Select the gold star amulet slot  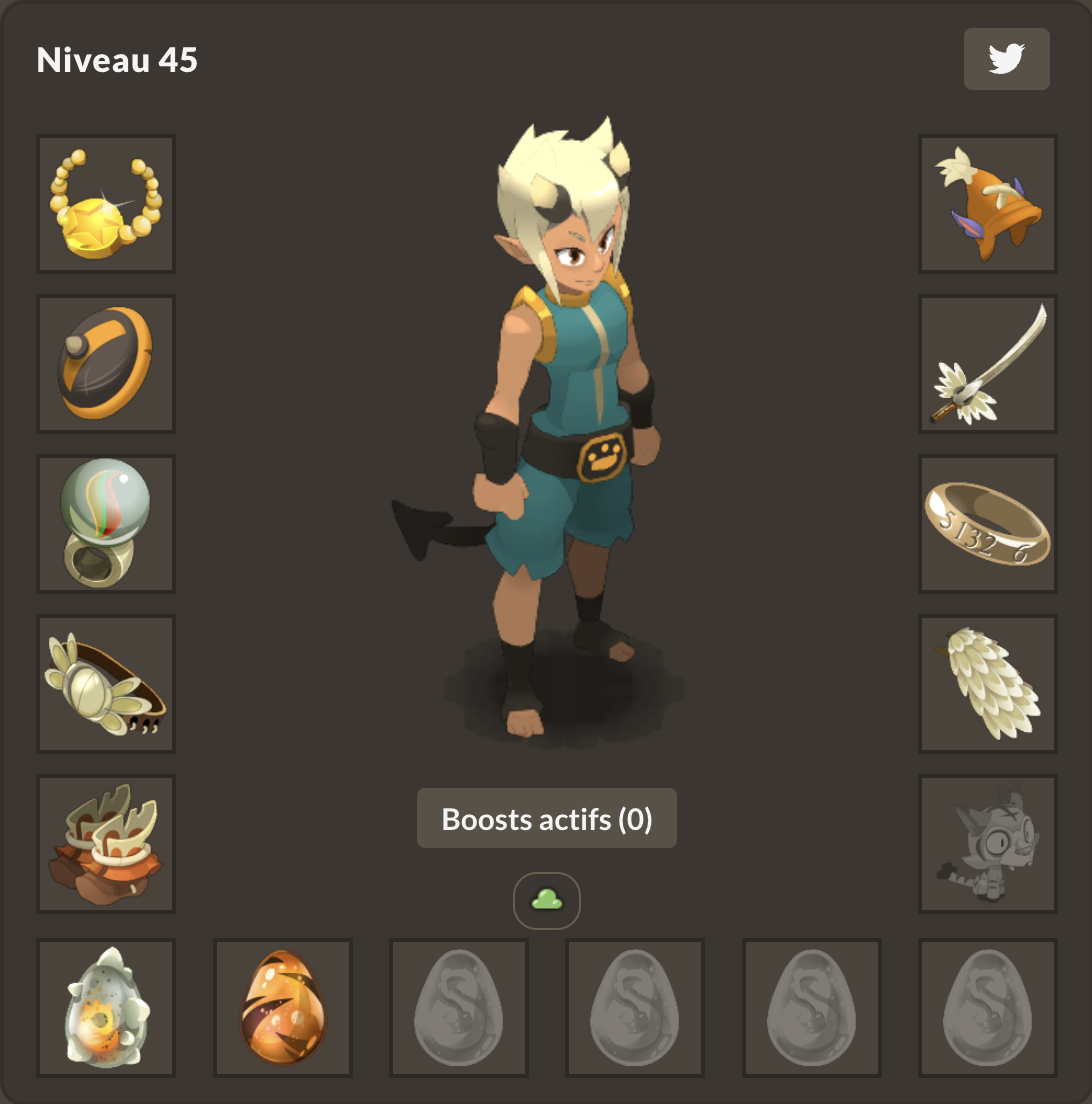tap(106, 204)
